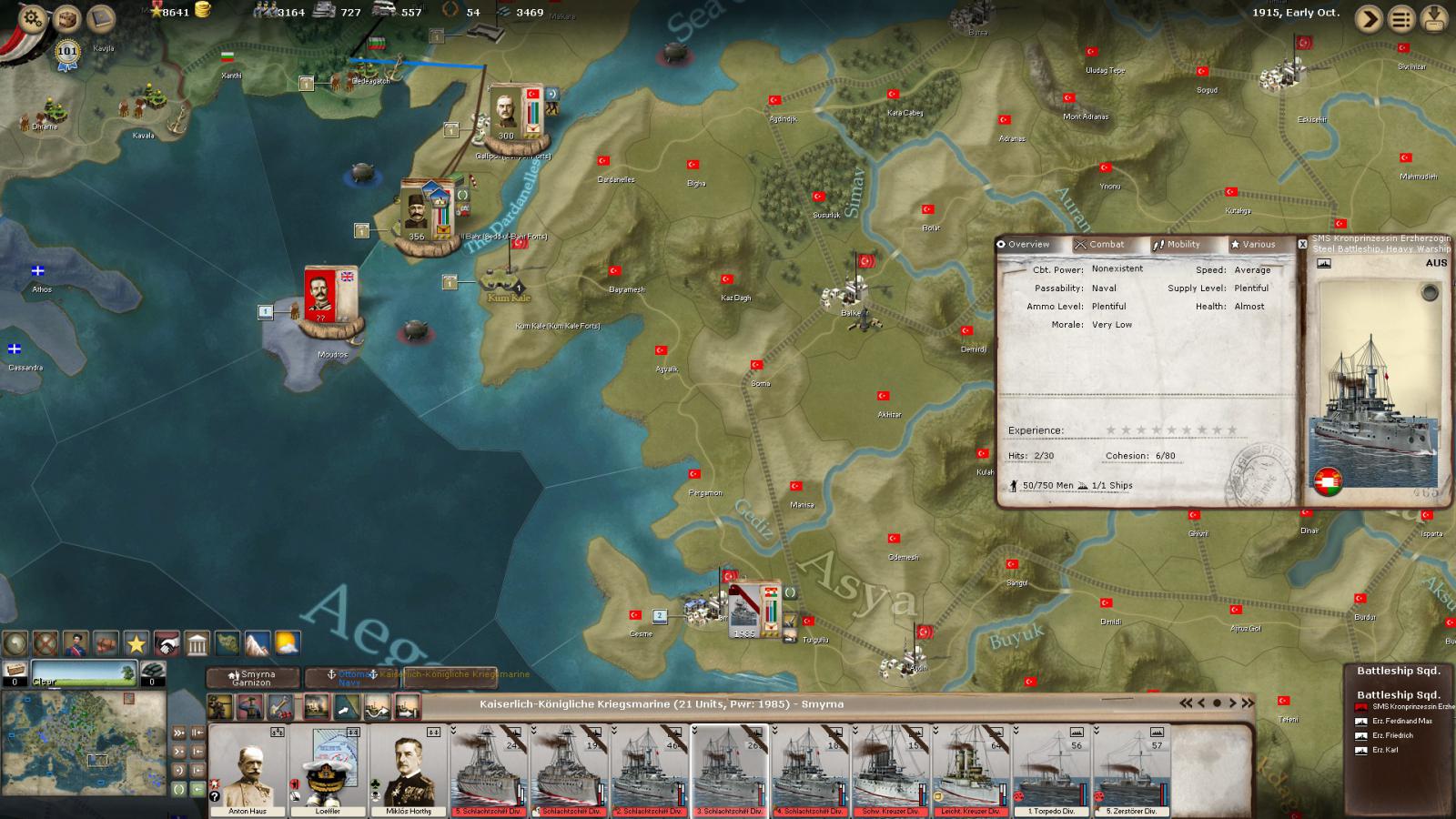Select the Loeffler commander card

[x=329, y=770]
